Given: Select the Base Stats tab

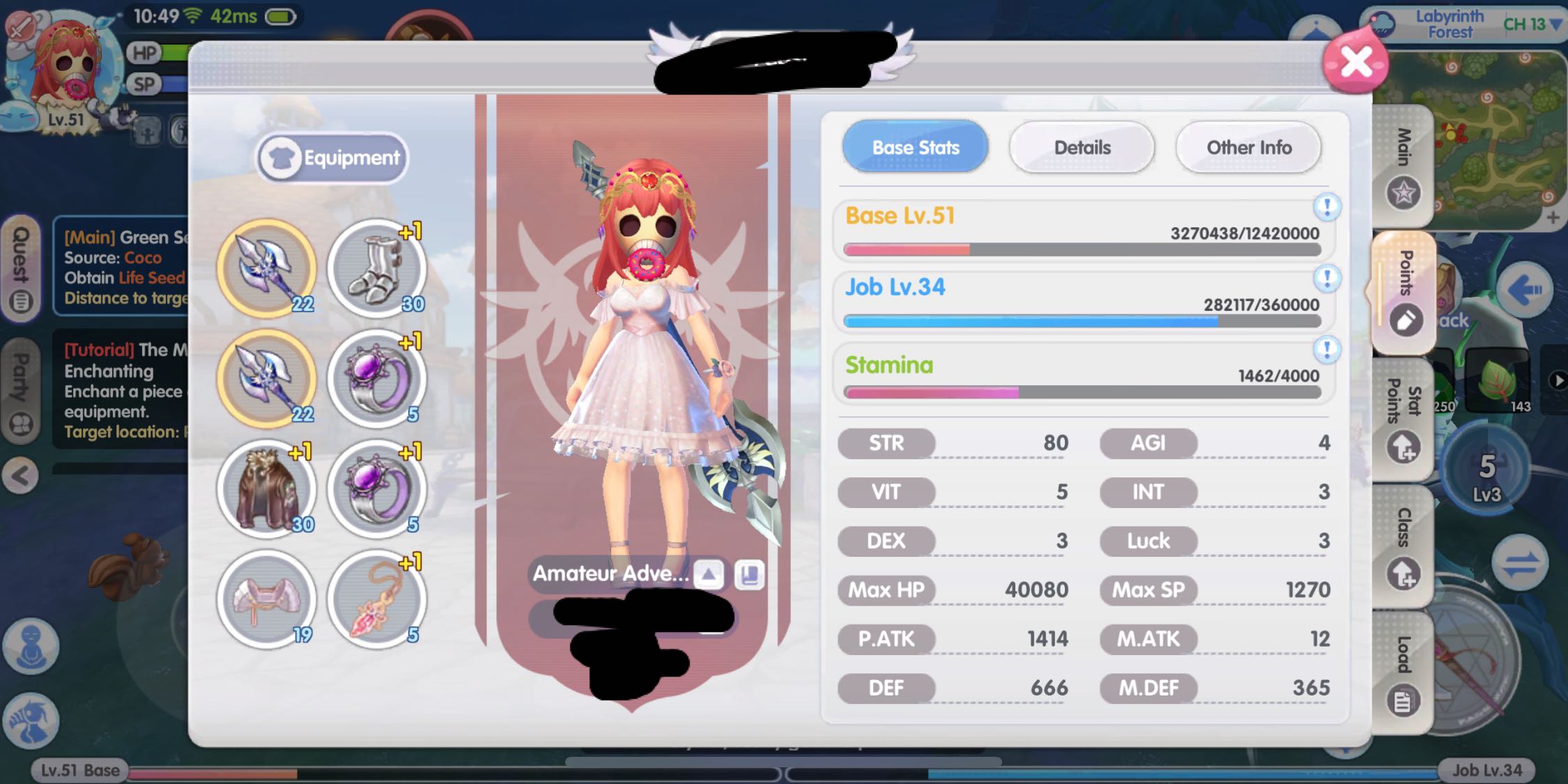Looking at the screenshot, I should pyautogui.click(x=915, y=147).
